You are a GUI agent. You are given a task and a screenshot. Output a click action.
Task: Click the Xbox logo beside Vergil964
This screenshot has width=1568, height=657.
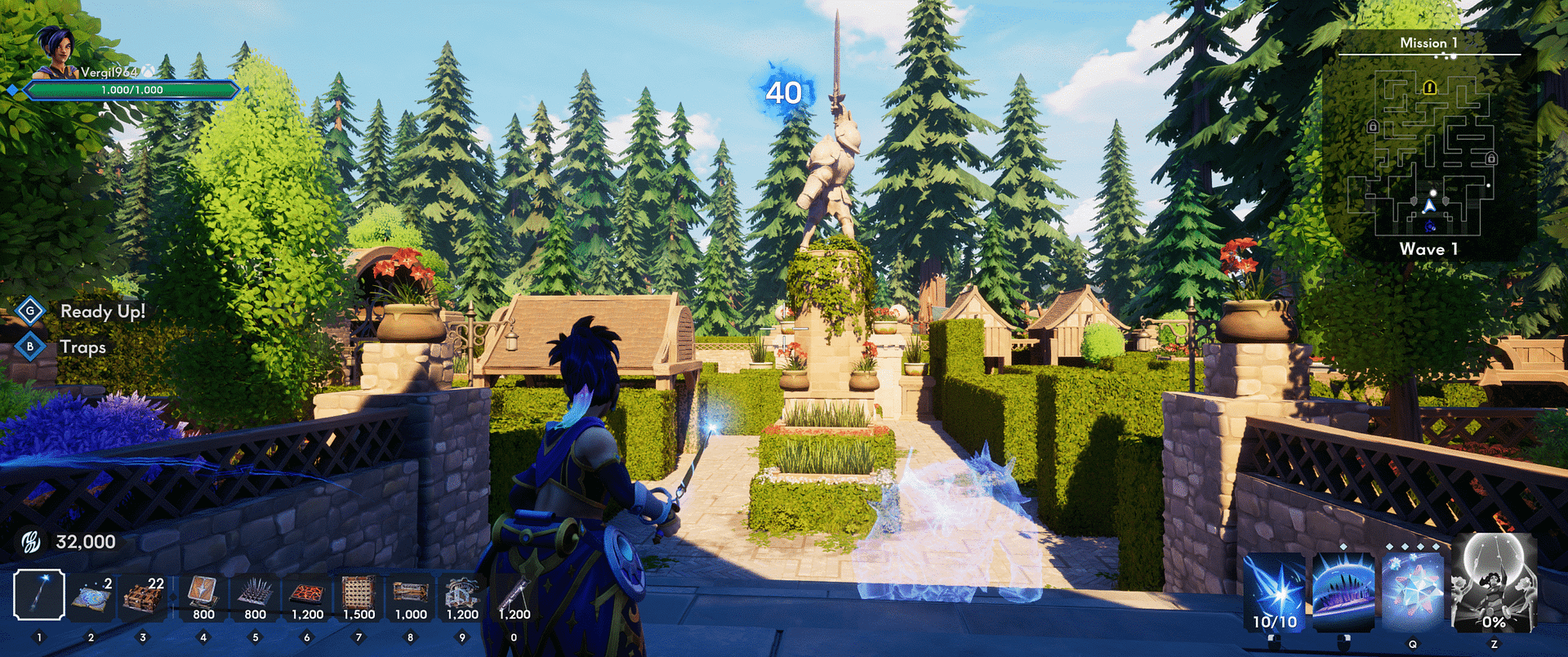point(147,72)
